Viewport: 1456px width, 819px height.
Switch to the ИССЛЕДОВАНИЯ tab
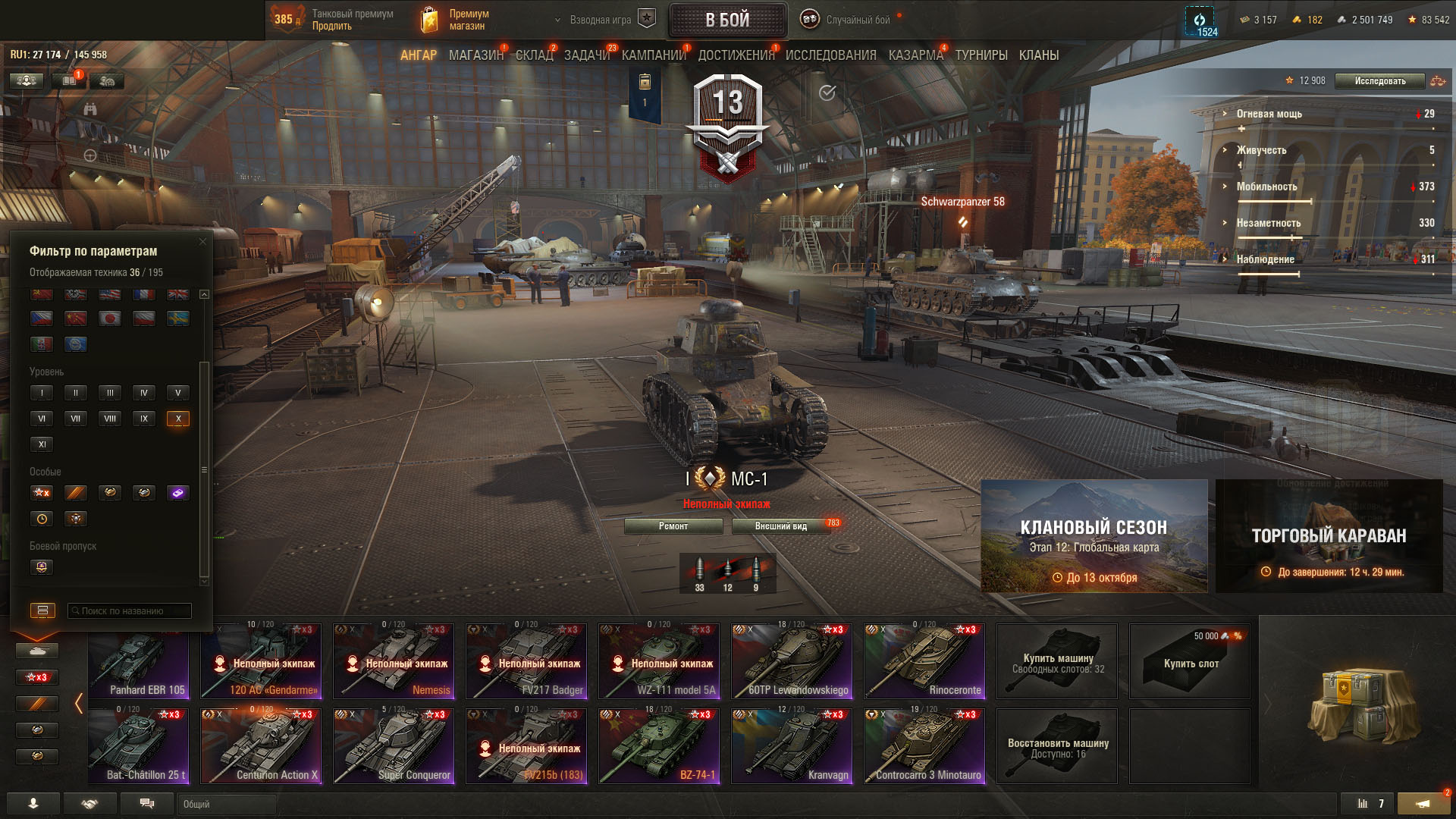[830, 55]
